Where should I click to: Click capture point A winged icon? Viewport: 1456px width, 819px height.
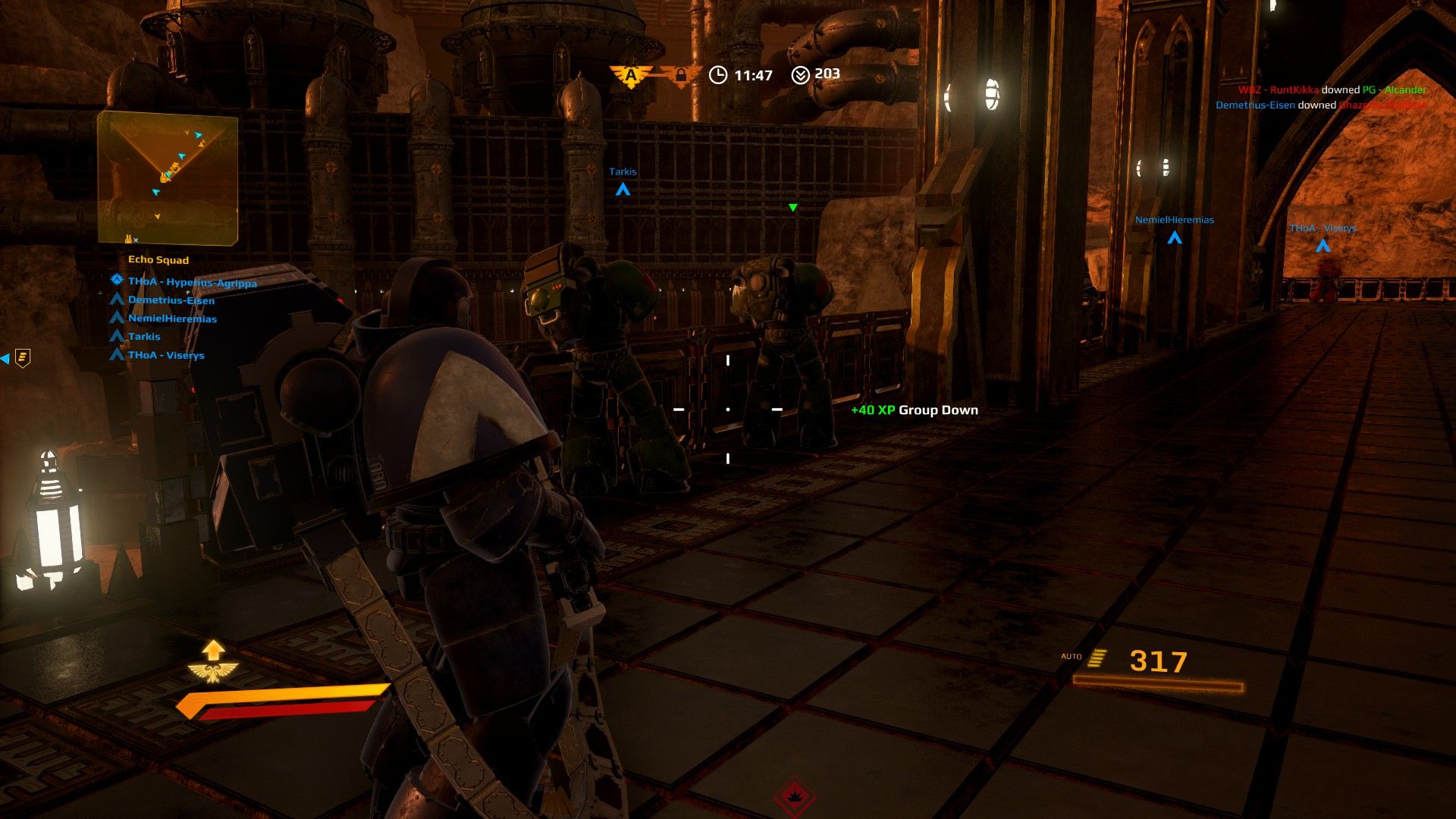point(630,75)
